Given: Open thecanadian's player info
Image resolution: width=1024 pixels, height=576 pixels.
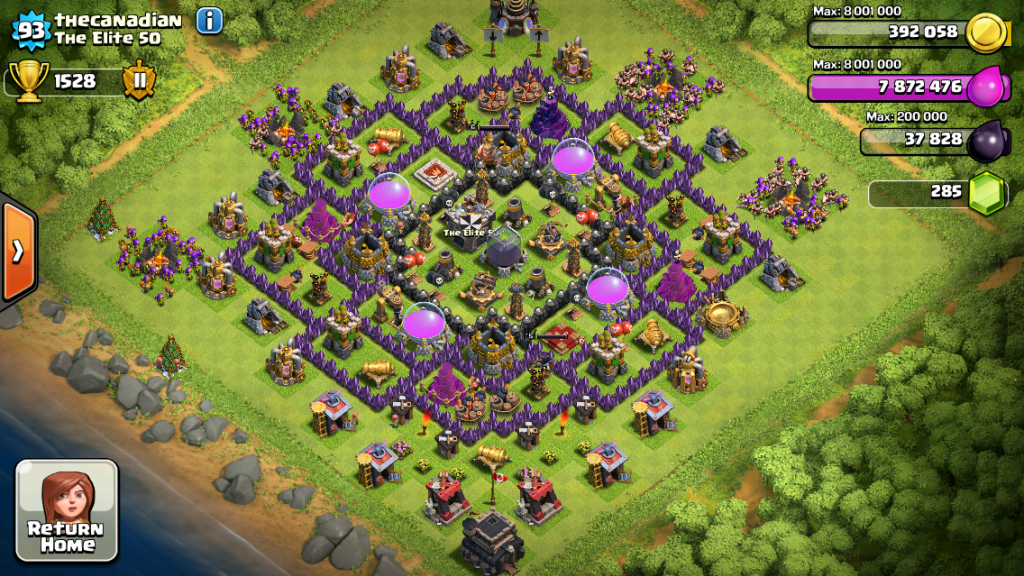Looking at the screenshot, I should click(x=209, y=20).
